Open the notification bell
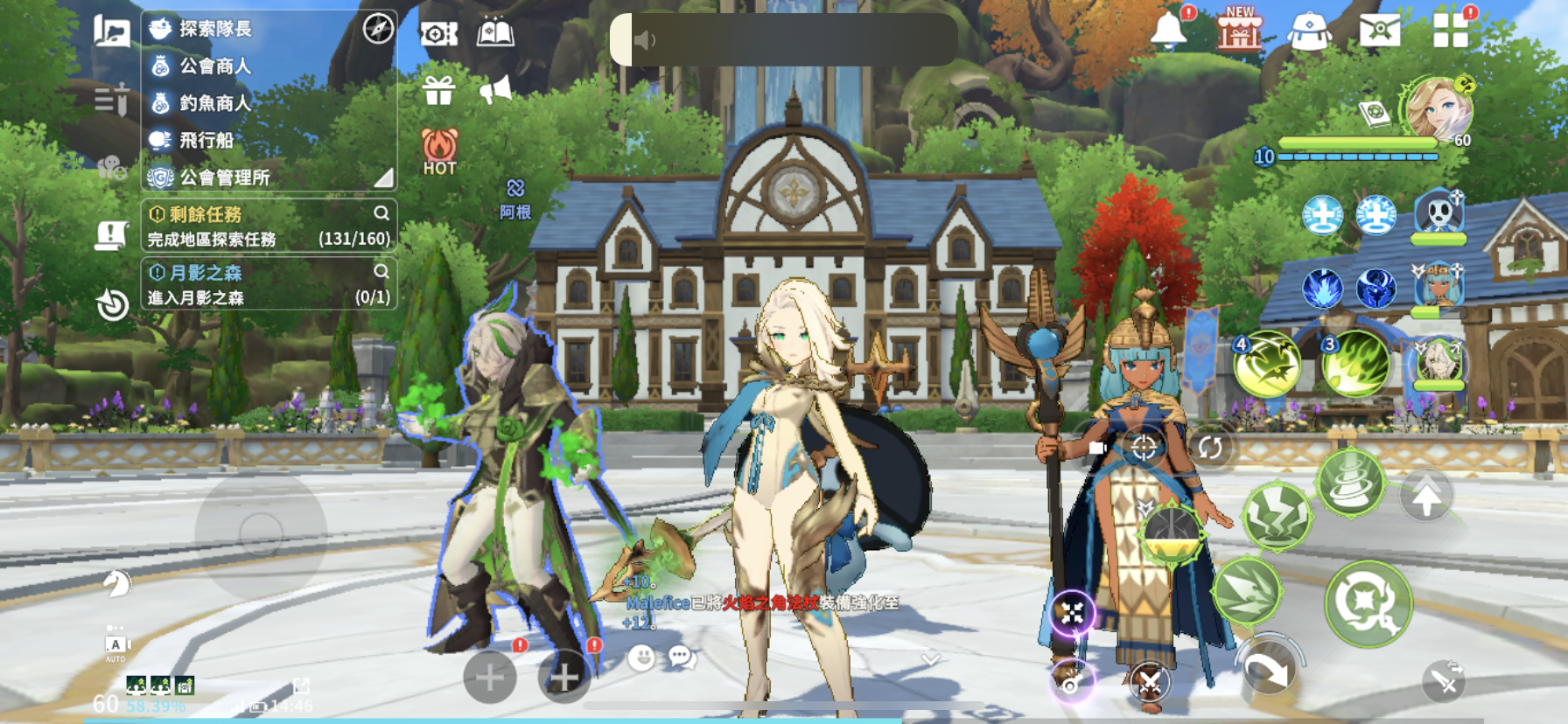The image size is (1568, 724). pos(1168,31)
